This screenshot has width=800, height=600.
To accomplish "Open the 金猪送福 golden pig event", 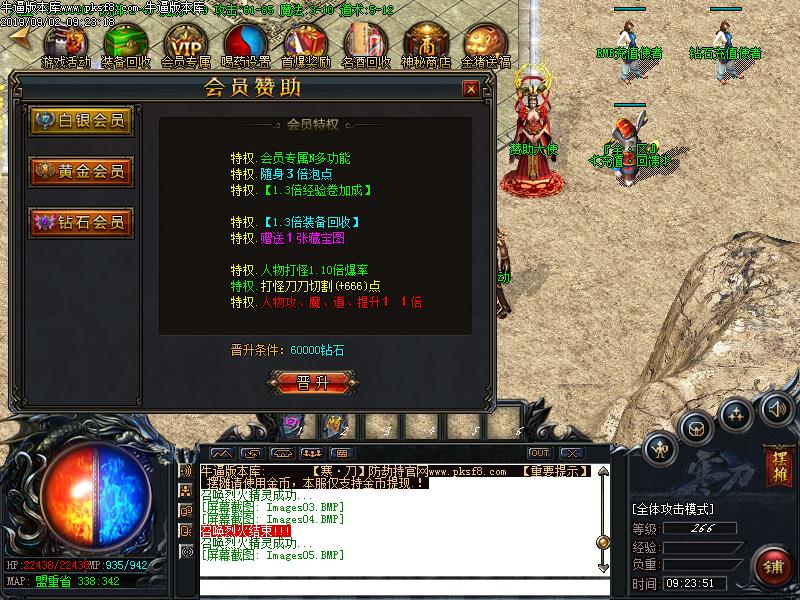I will pyautogui.click(x=486, y=43).
